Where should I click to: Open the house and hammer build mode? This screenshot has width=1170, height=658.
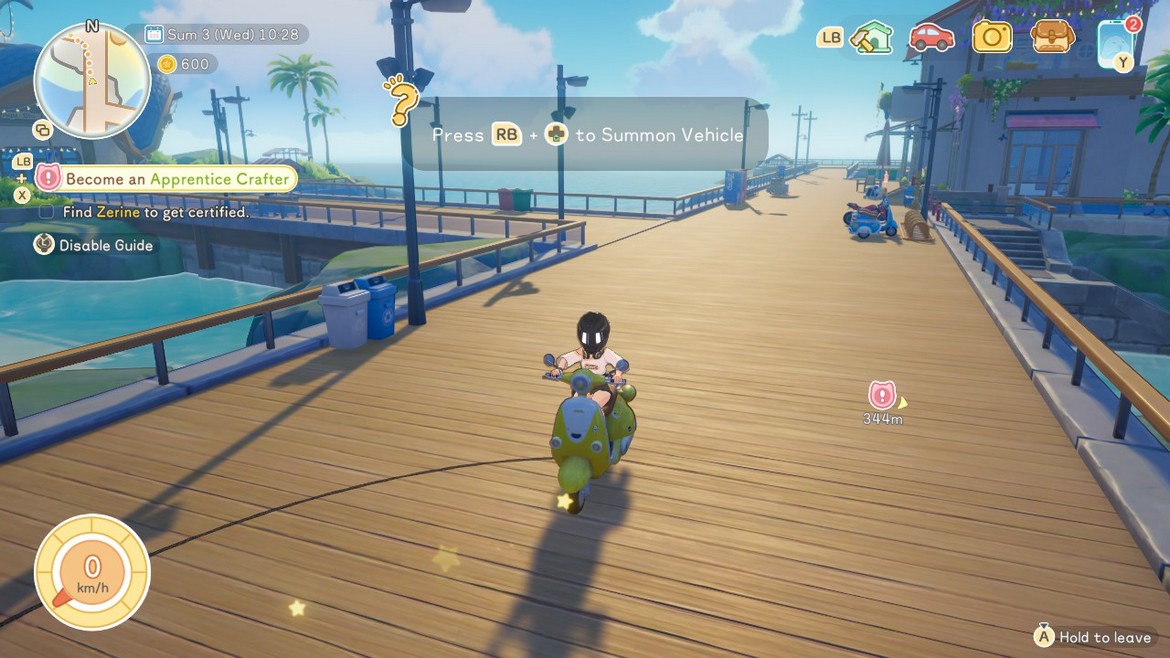tap(871, 38)
